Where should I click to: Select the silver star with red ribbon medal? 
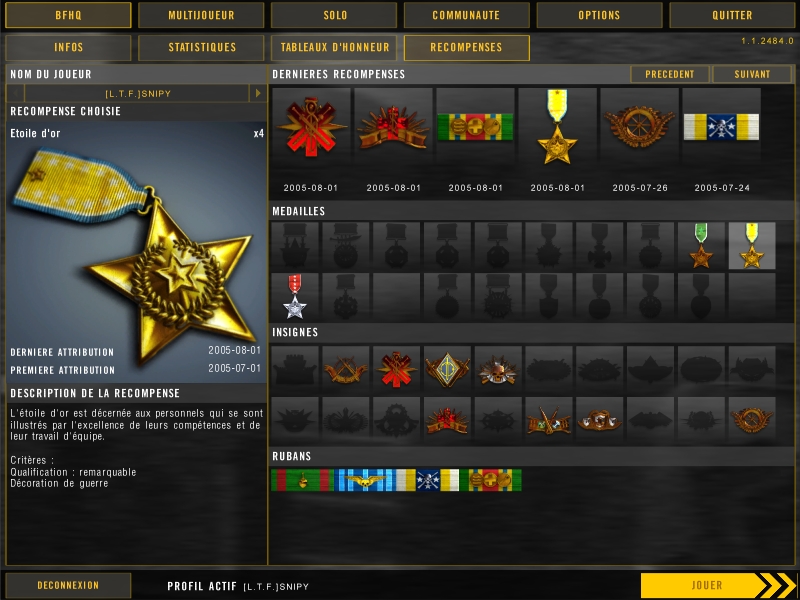295,297
